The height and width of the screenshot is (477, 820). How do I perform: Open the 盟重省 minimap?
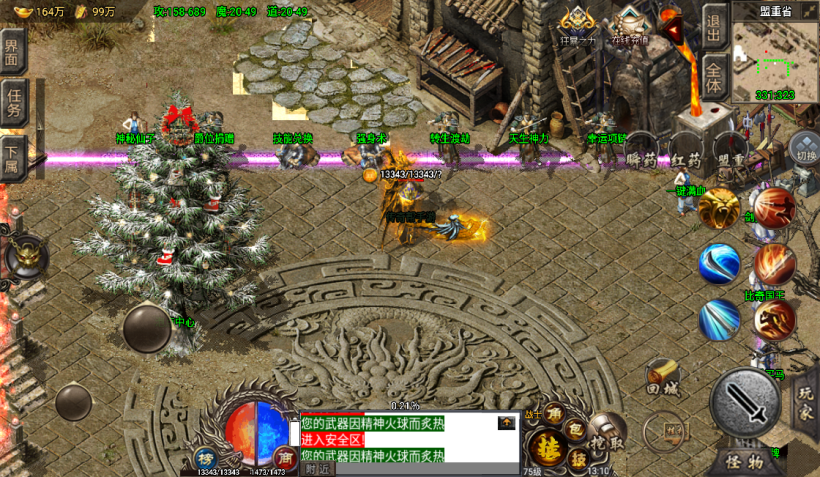(774, 55)
